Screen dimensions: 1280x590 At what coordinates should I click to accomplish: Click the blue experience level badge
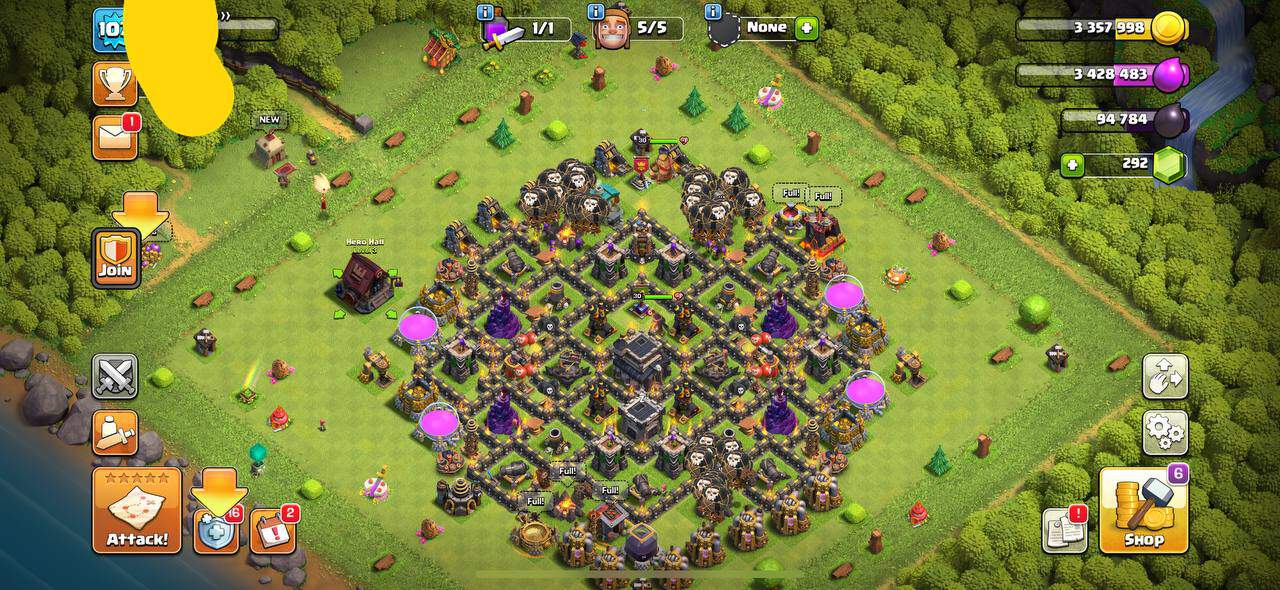tap(108, 32)
